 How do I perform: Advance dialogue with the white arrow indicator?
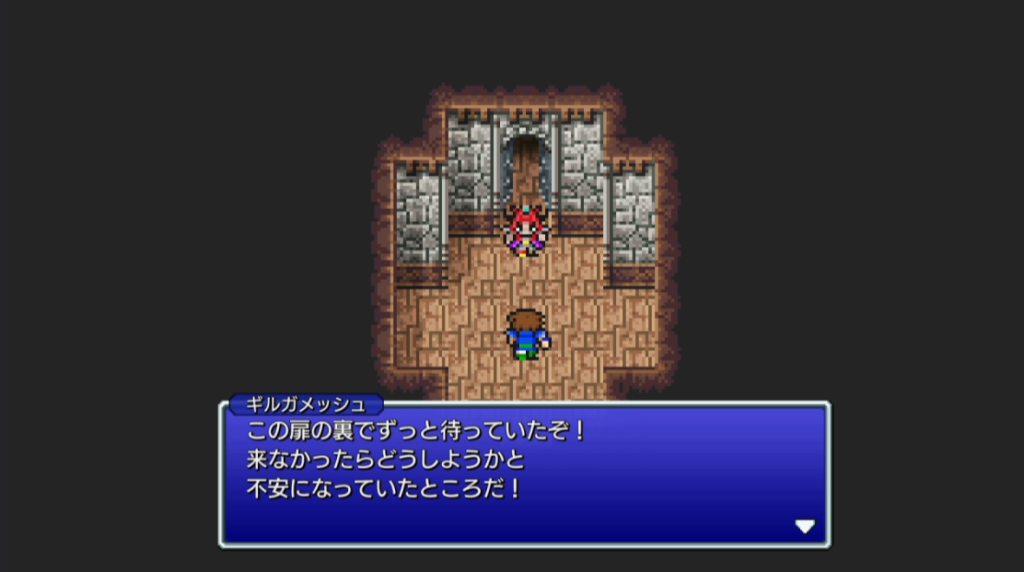pyautogui.click(x=804, y=526)
